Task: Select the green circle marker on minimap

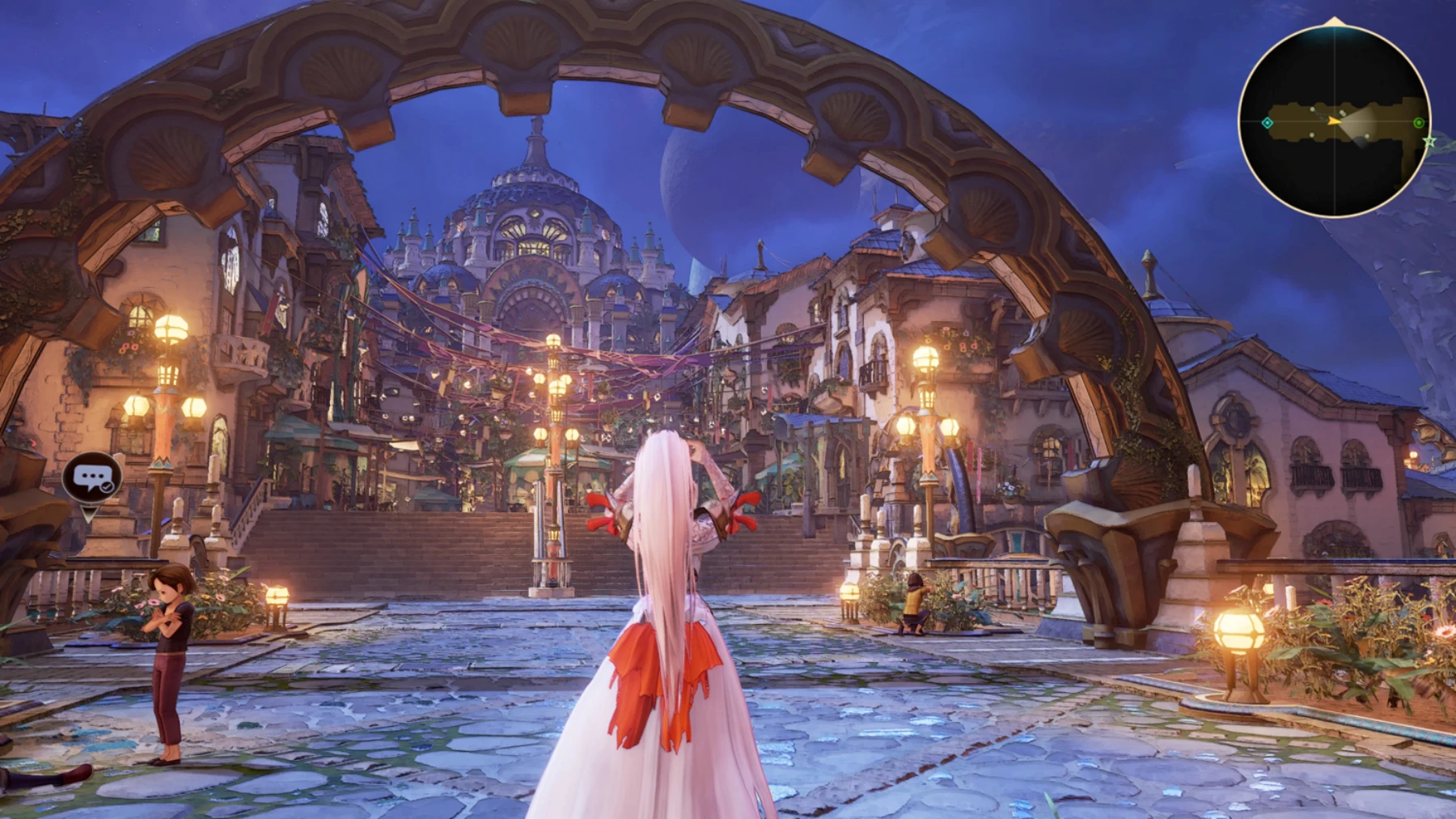Action: point(1418,123)
